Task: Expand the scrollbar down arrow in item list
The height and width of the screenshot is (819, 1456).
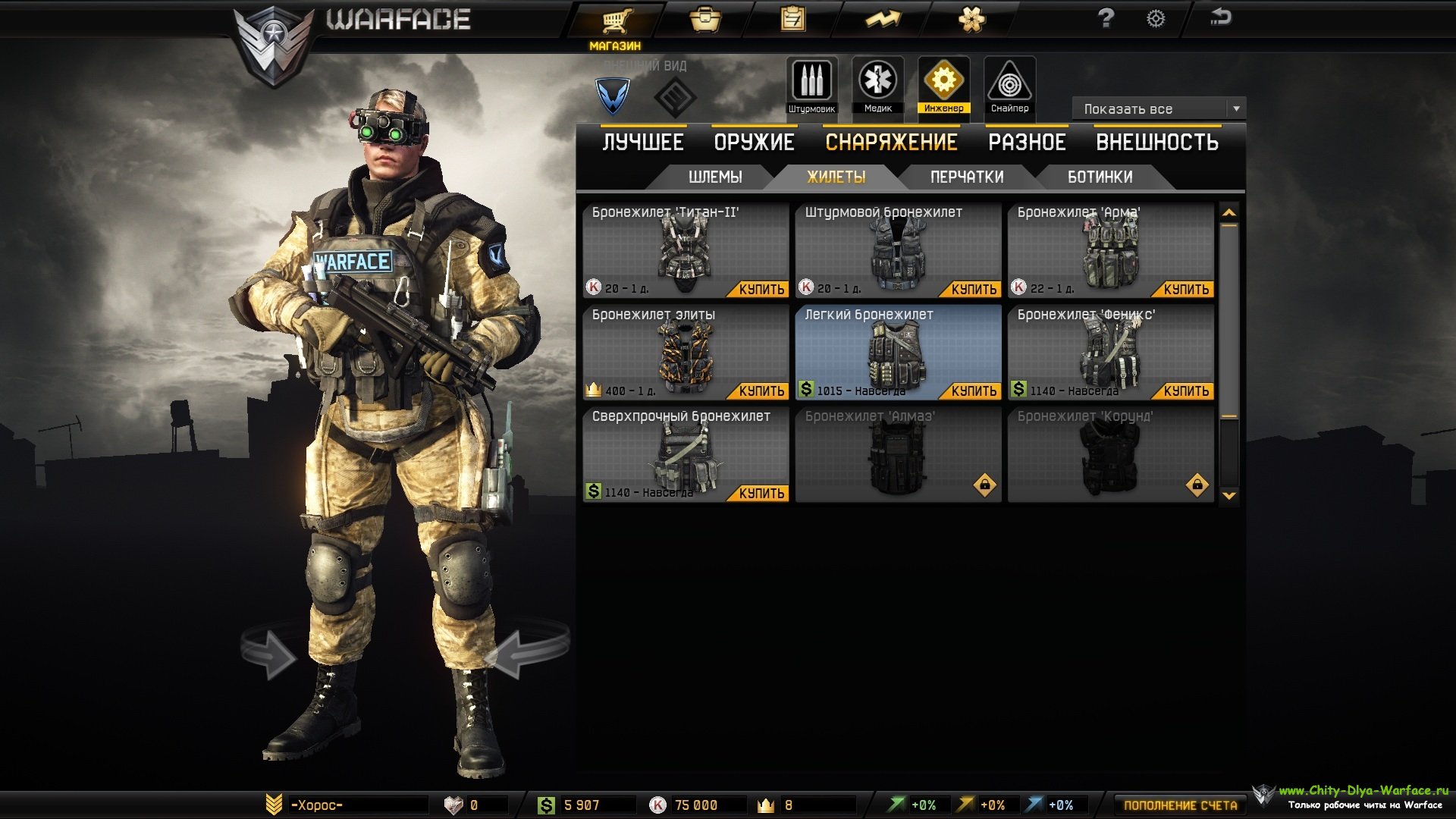Action: 1228,495
